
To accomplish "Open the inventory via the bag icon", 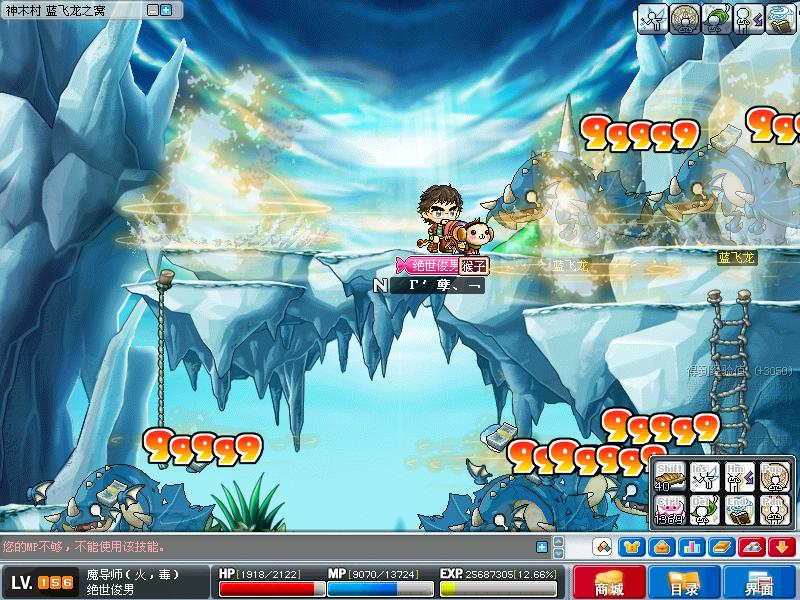I will [x=661, y=546].
